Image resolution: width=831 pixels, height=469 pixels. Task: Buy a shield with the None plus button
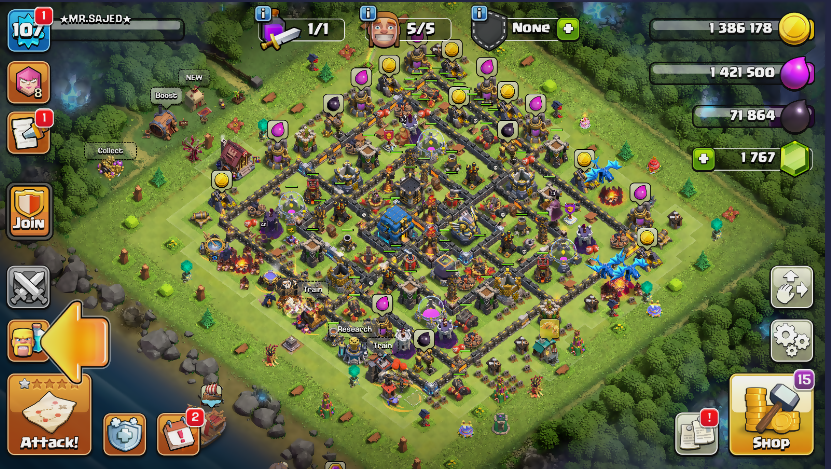coord(569,28)
